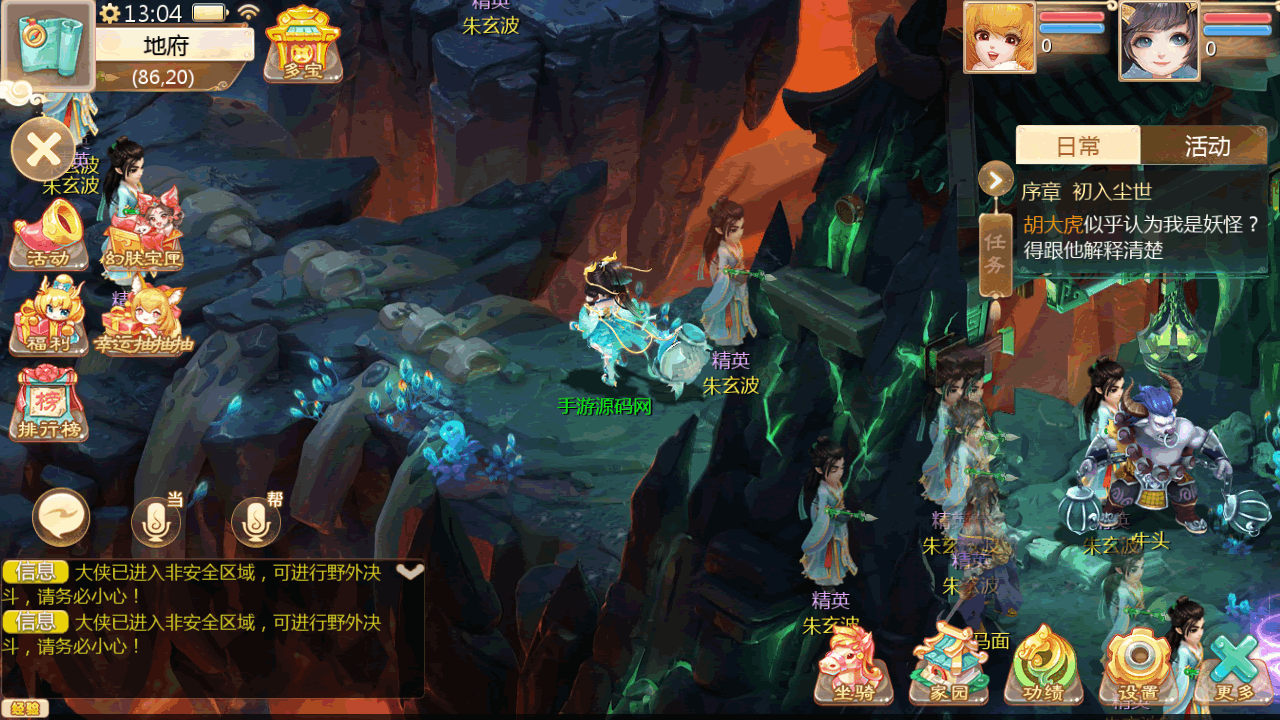The height and width of the screenshot is (720, 1280).
Task: Activate the 当 voice microphone button
Action: pyautogui.click(x=157, y=520)
